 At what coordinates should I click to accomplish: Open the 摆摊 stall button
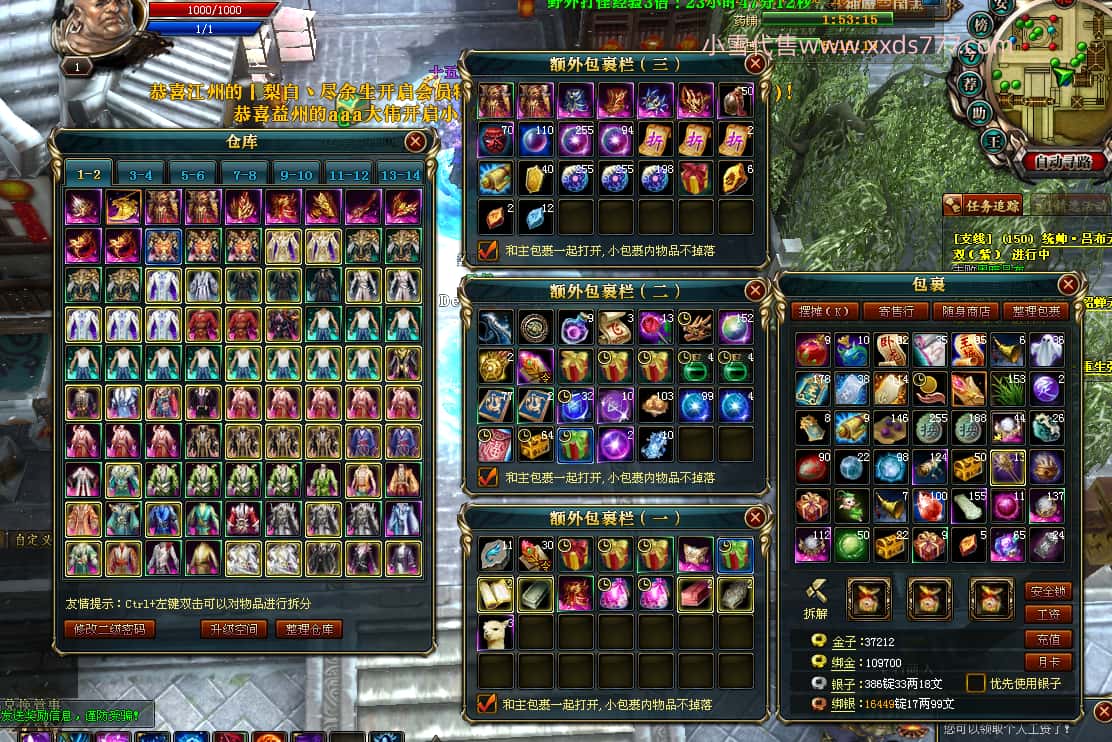click(824, 312)
